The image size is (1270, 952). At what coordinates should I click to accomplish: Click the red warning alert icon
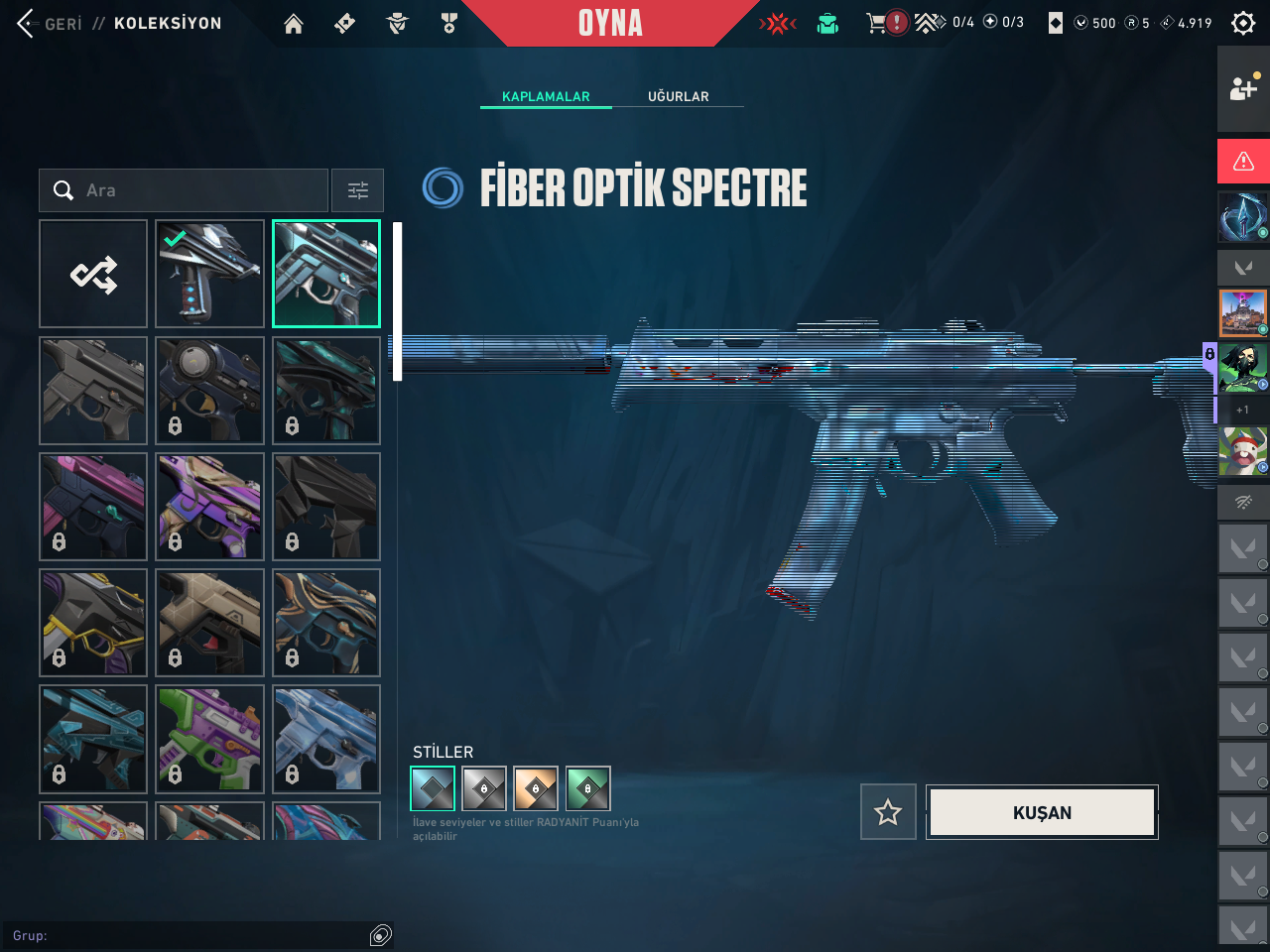click(x=1243, y=162)
